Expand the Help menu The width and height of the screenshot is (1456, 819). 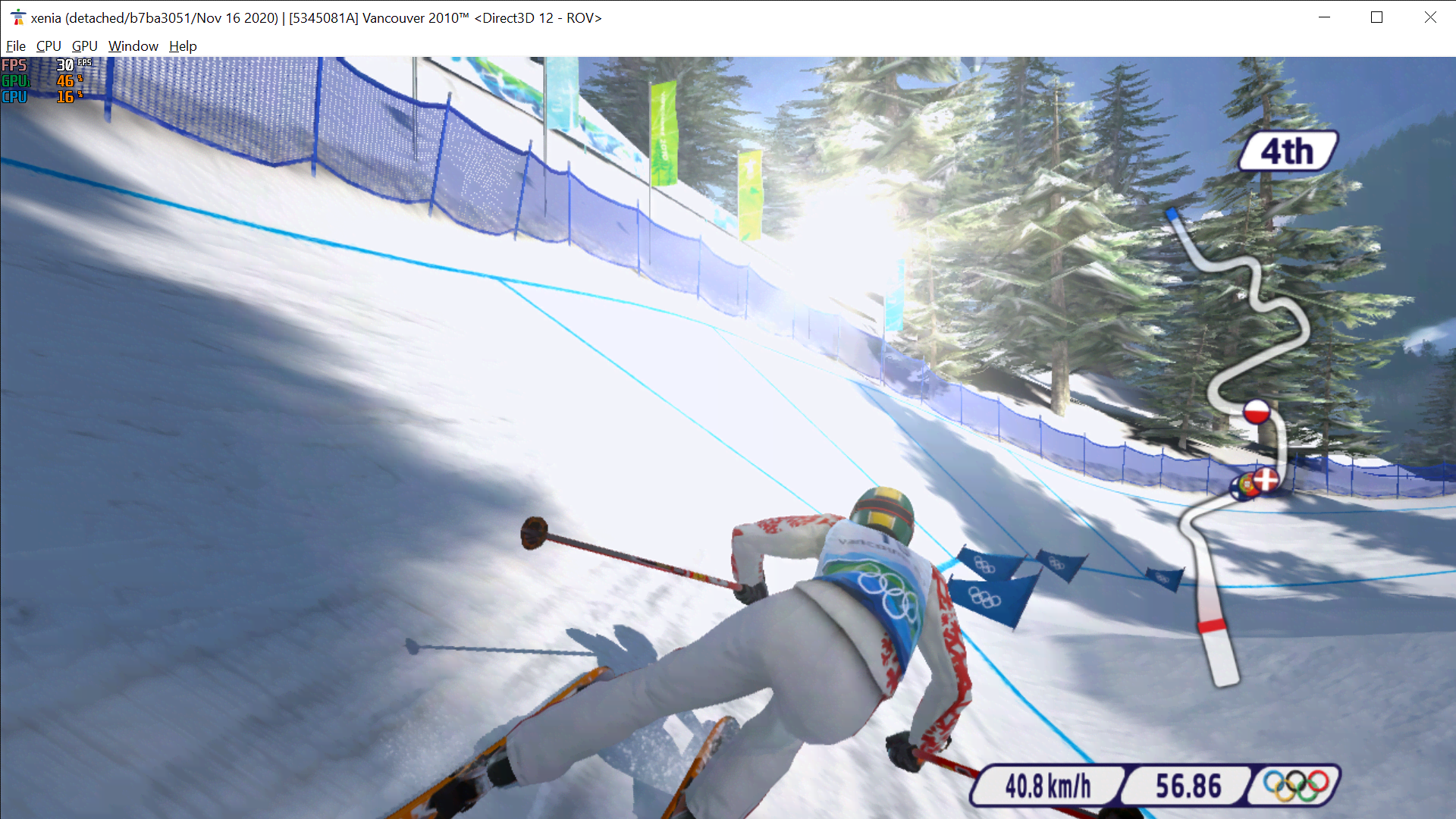tap(182, 45)
